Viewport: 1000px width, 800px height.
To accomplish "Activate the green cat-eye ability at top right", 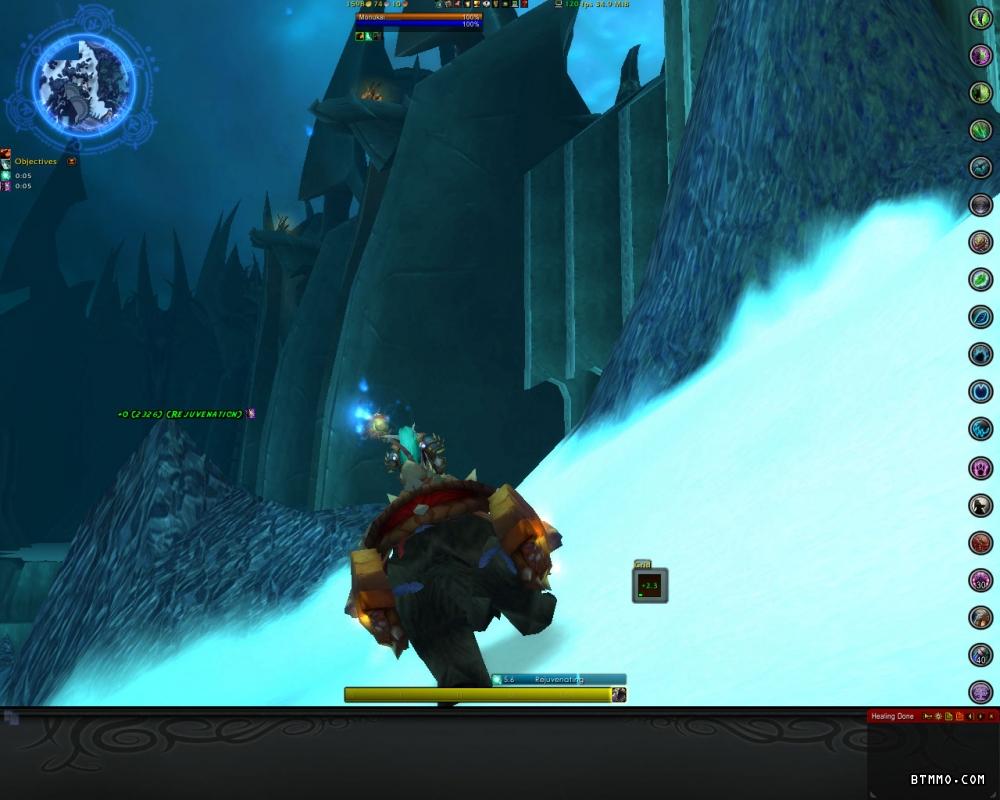I will [981, 18].
